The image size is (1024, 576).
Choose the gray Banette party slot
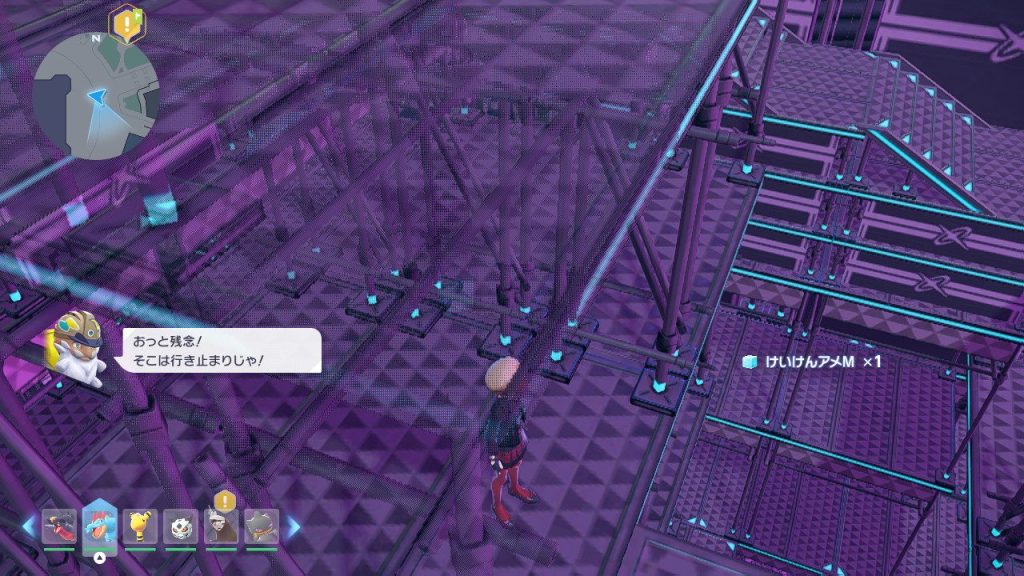[261, 526]
